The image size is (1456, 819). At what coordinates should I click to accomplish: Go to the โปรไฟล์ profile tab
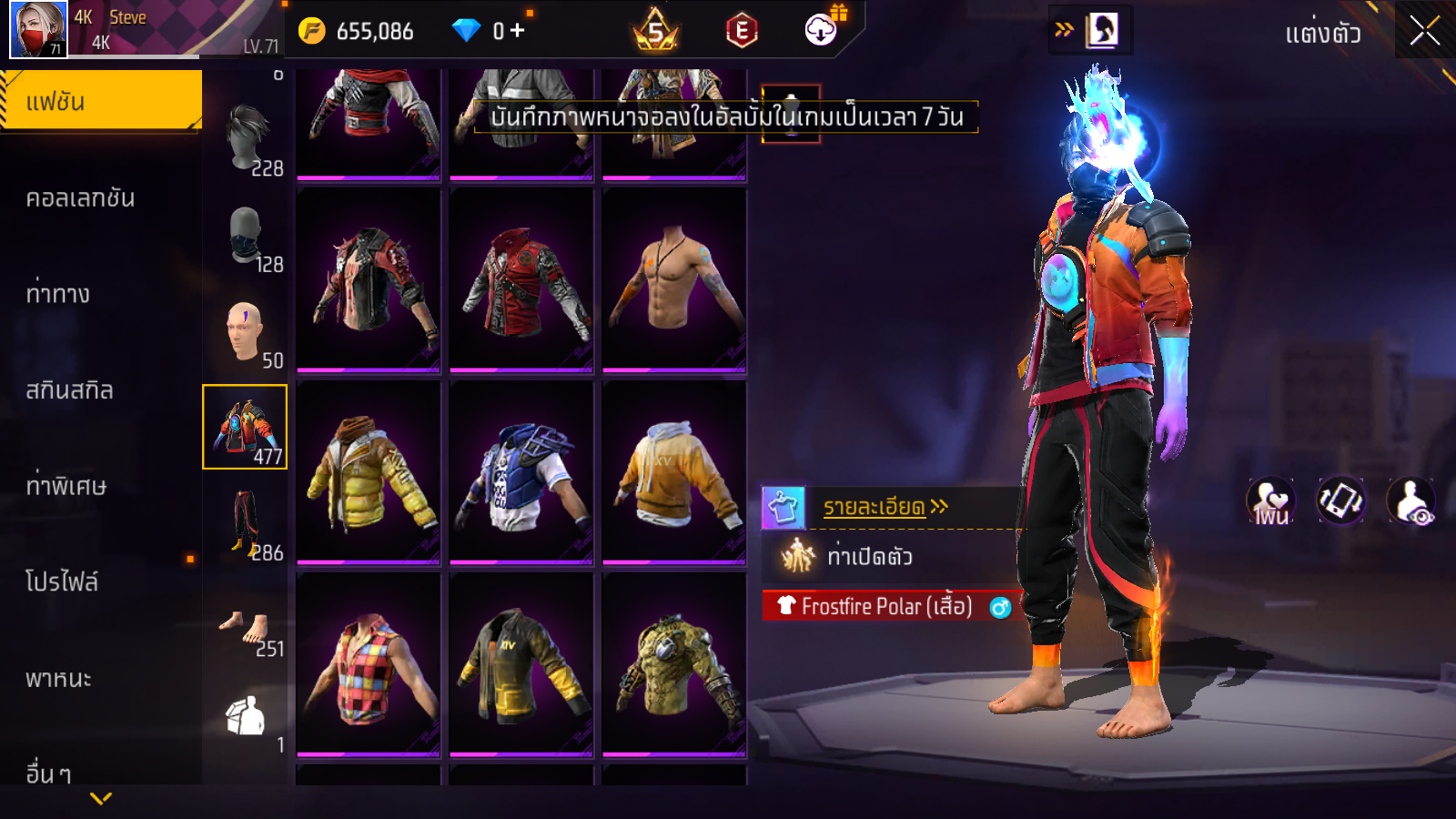62,582
